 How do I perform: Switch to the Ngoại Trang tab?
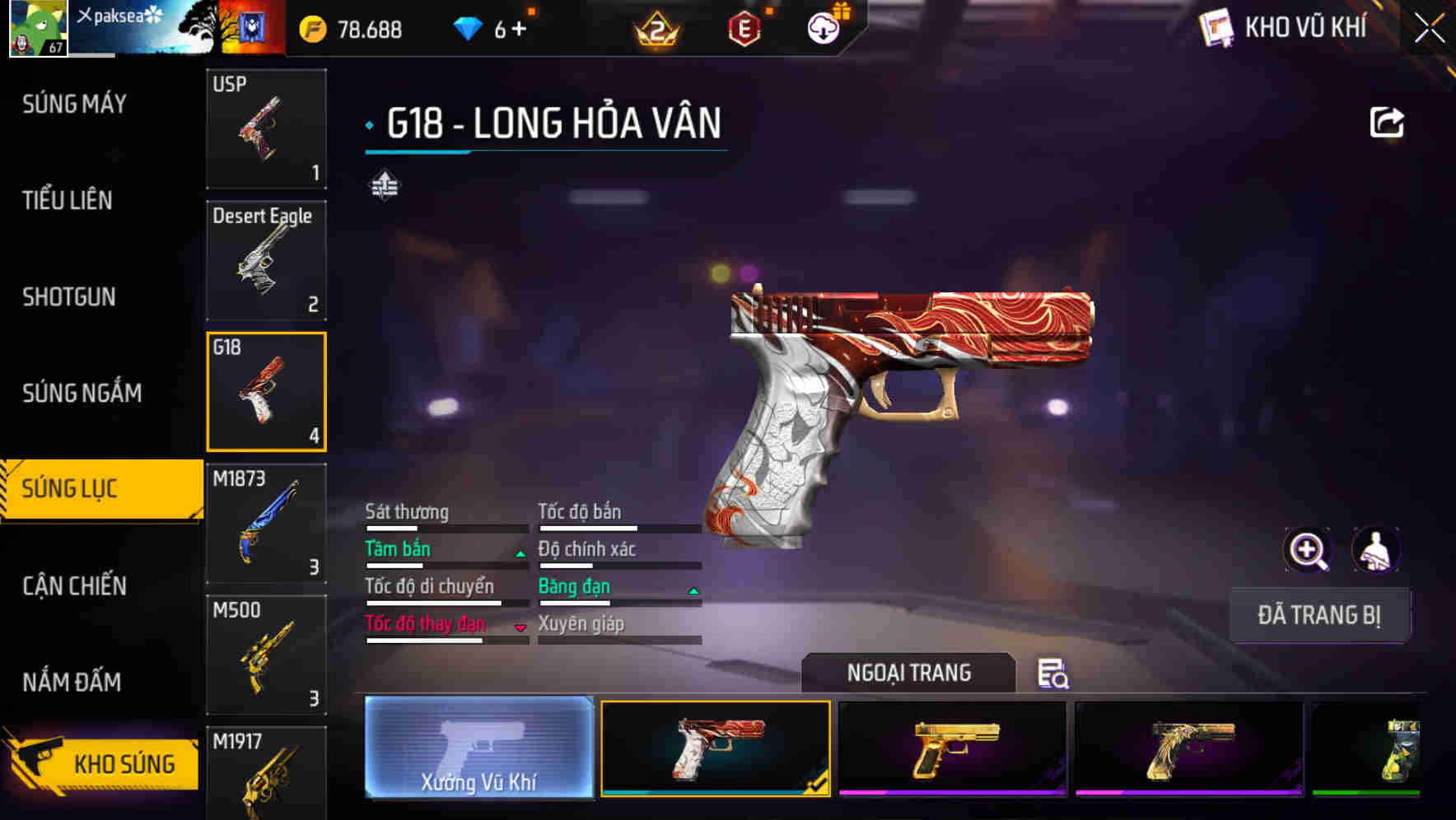(909, 673)
